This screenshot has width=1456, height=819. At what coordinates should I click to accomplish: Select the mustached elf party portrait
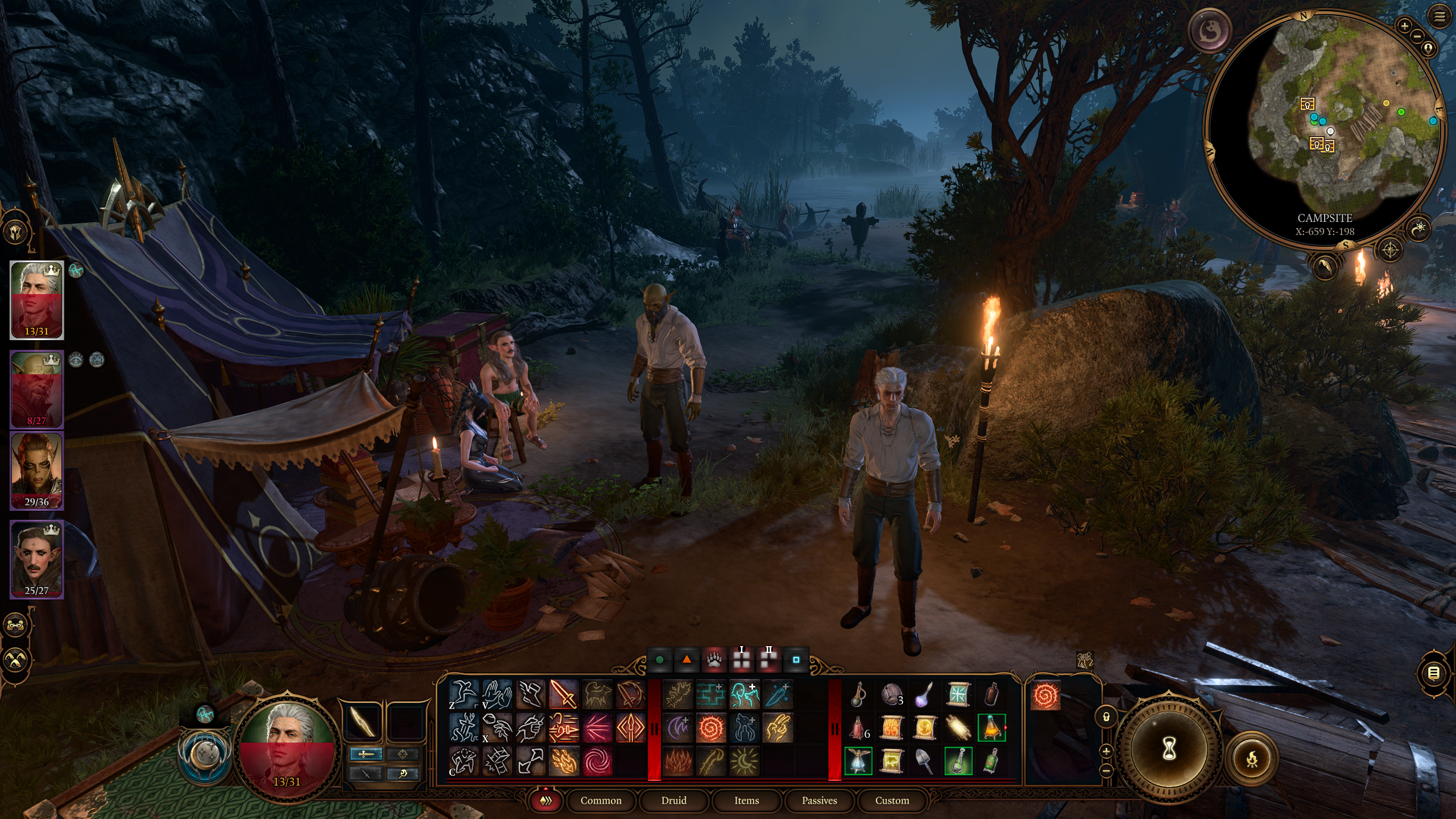37,559
